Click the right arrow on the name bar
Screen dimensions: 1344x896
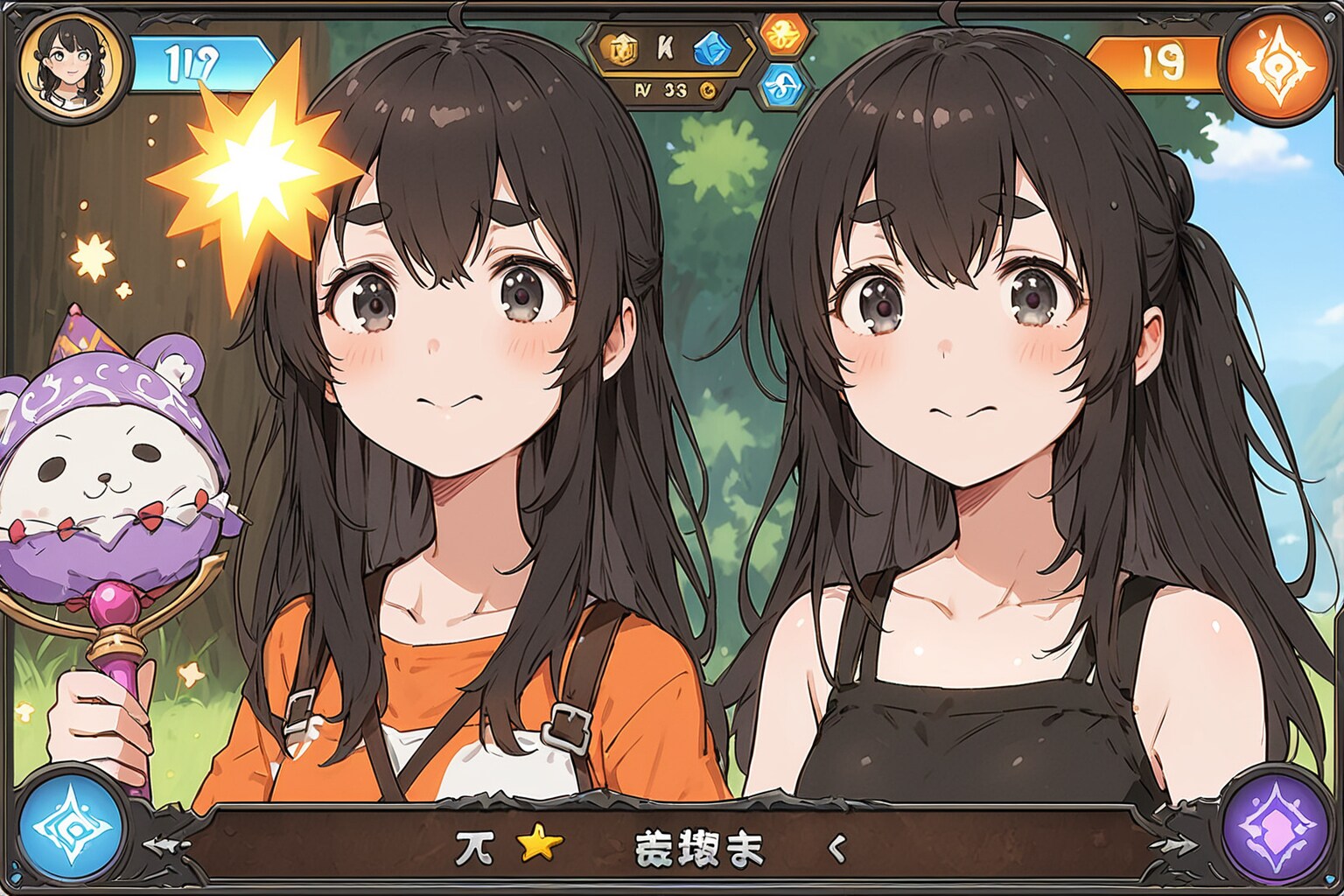pos(1174,844)
